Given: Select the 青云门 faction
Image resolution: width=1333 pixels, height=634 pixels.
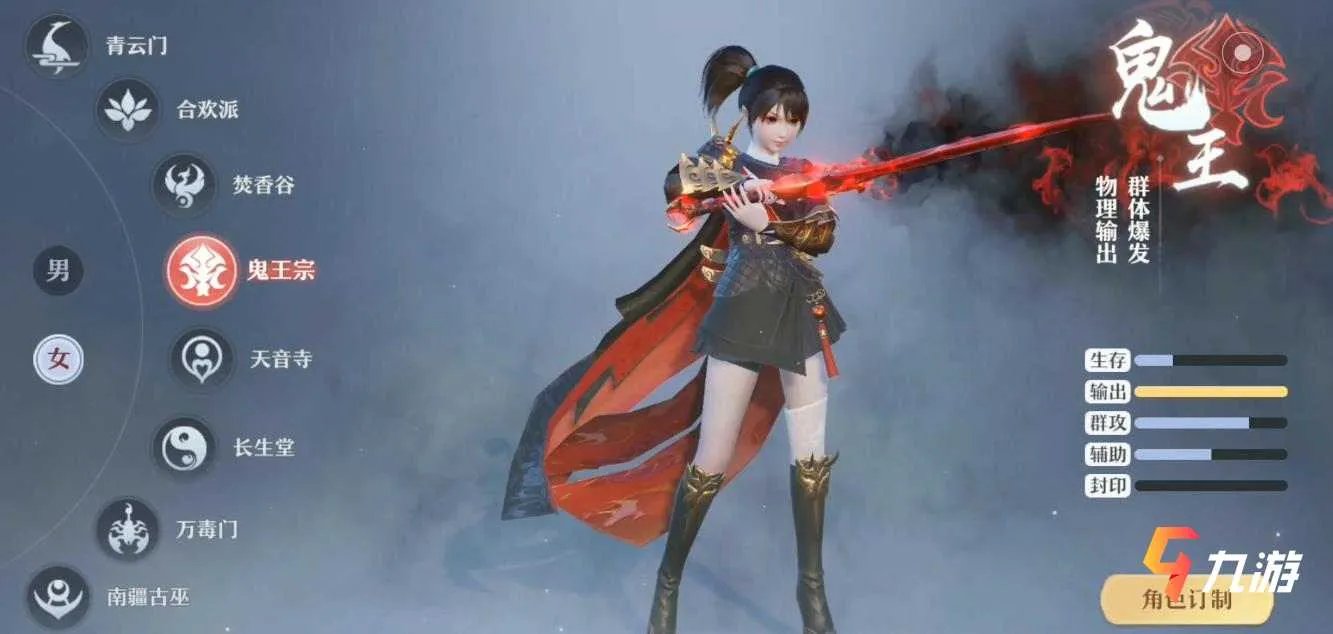Looking at the screenshot, I should tap(57, 46).
